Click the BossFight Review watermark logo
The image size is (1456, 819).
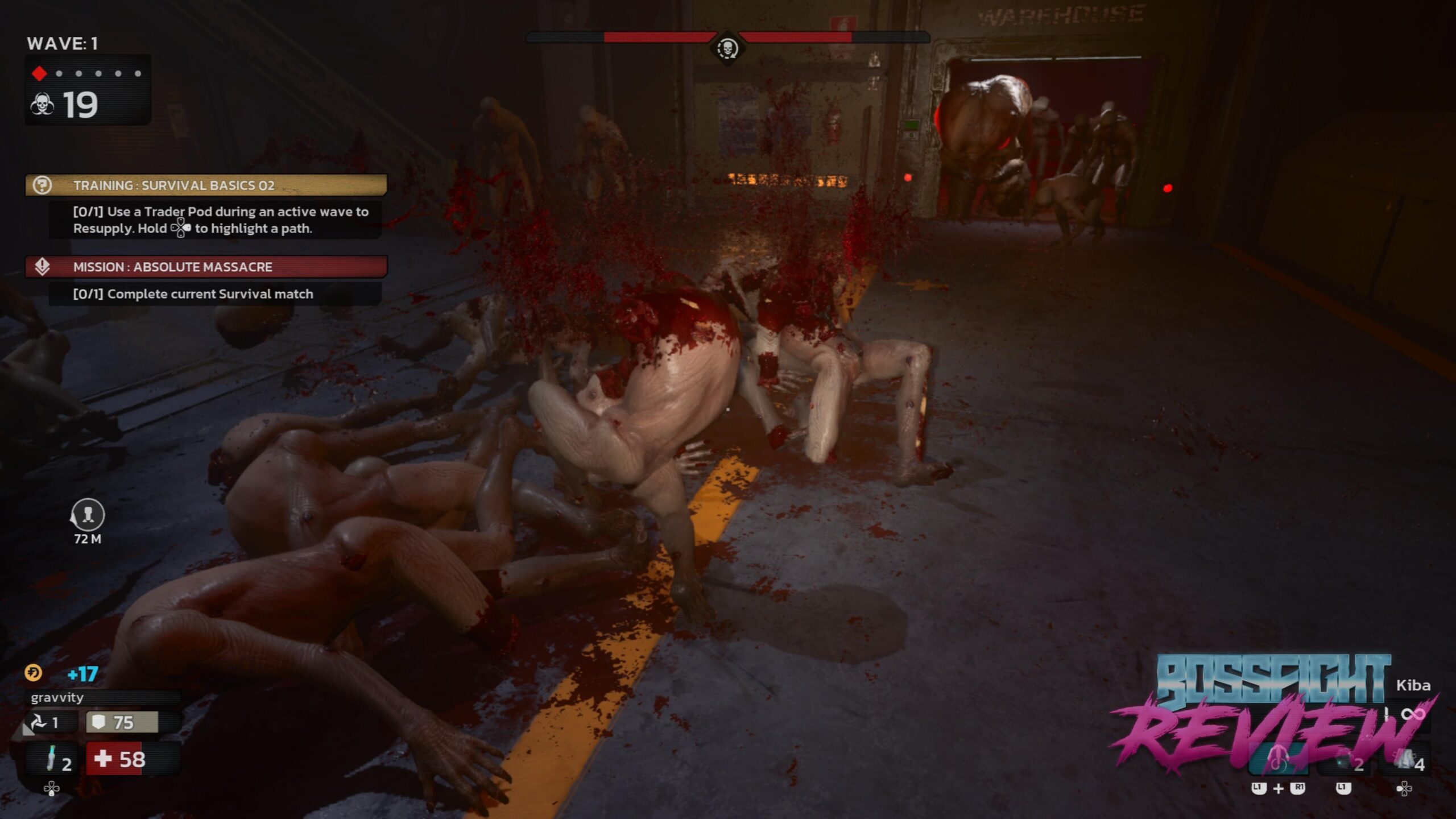1274,711
